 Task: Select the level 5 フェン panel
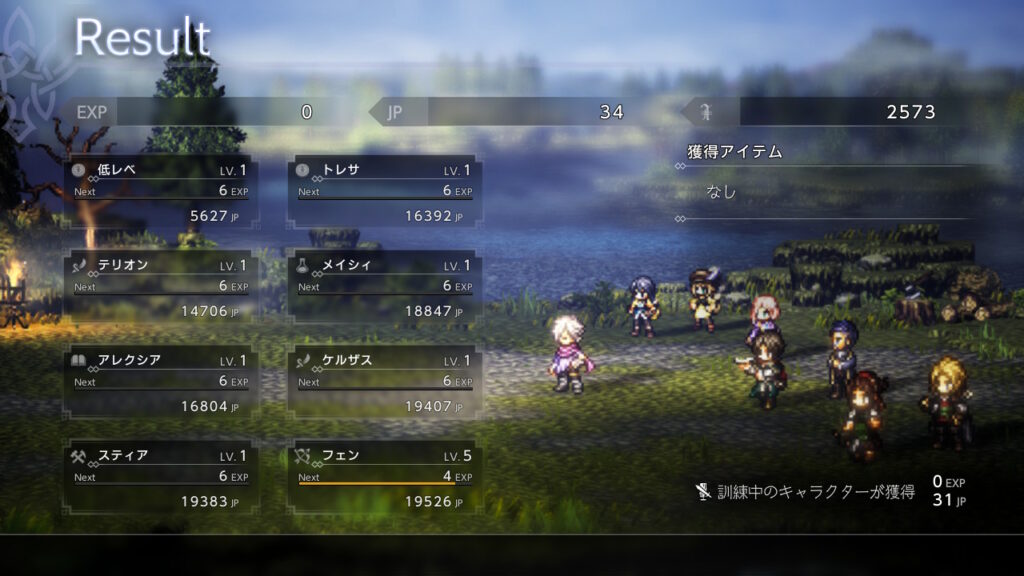click(x=384, y=478)
